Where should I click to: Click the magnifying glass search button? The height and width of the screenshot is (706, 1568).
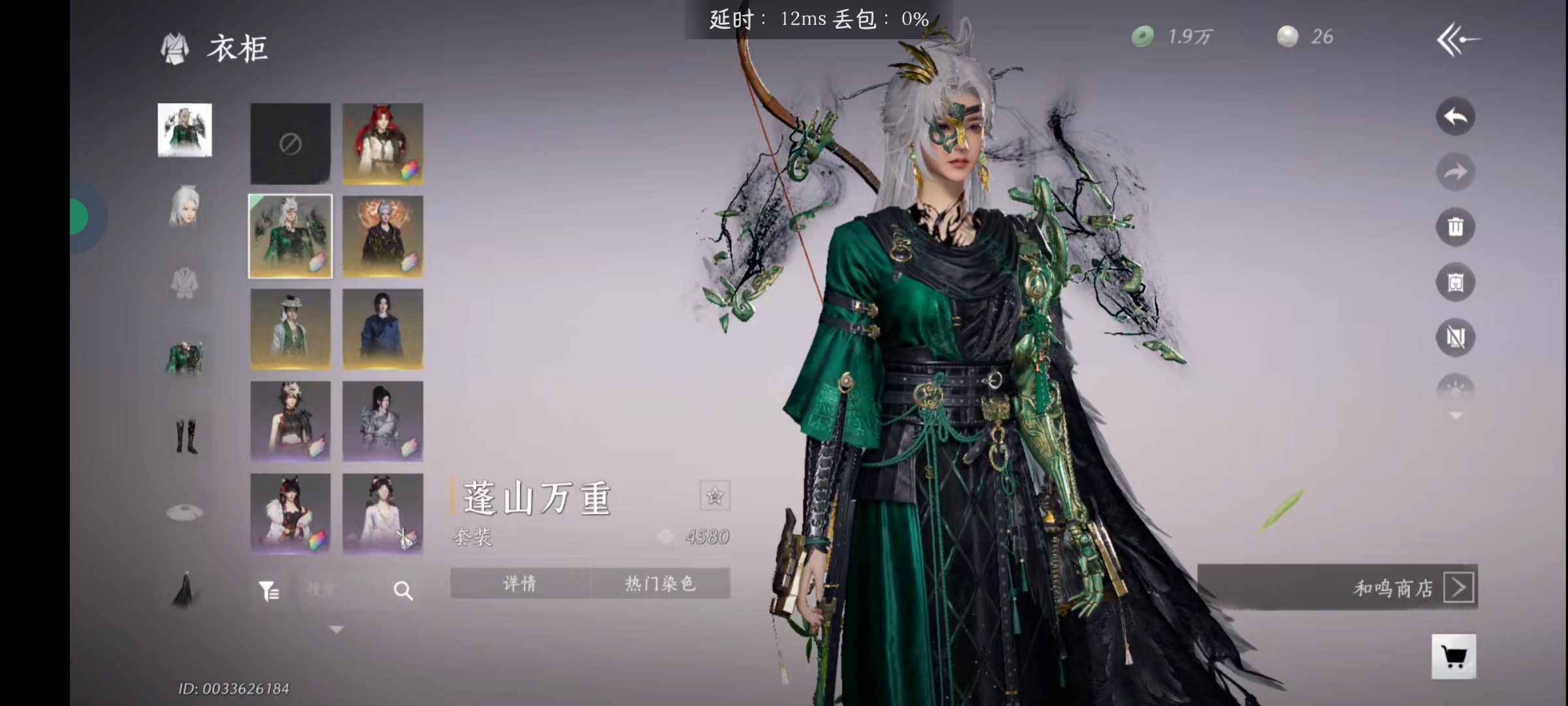pos(403,591)
